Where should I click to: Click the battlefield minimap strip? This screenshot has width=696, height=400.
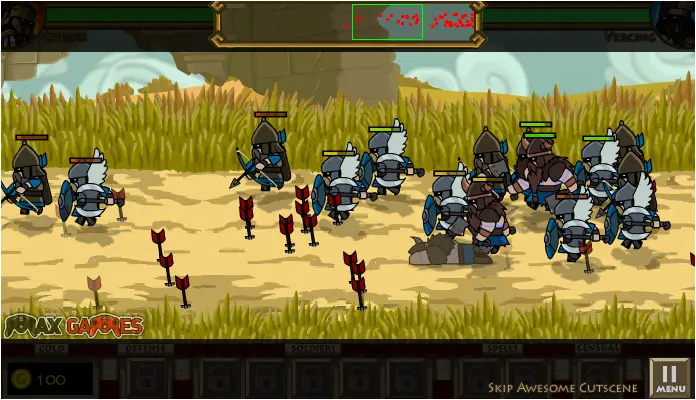(x=412, y=21)
